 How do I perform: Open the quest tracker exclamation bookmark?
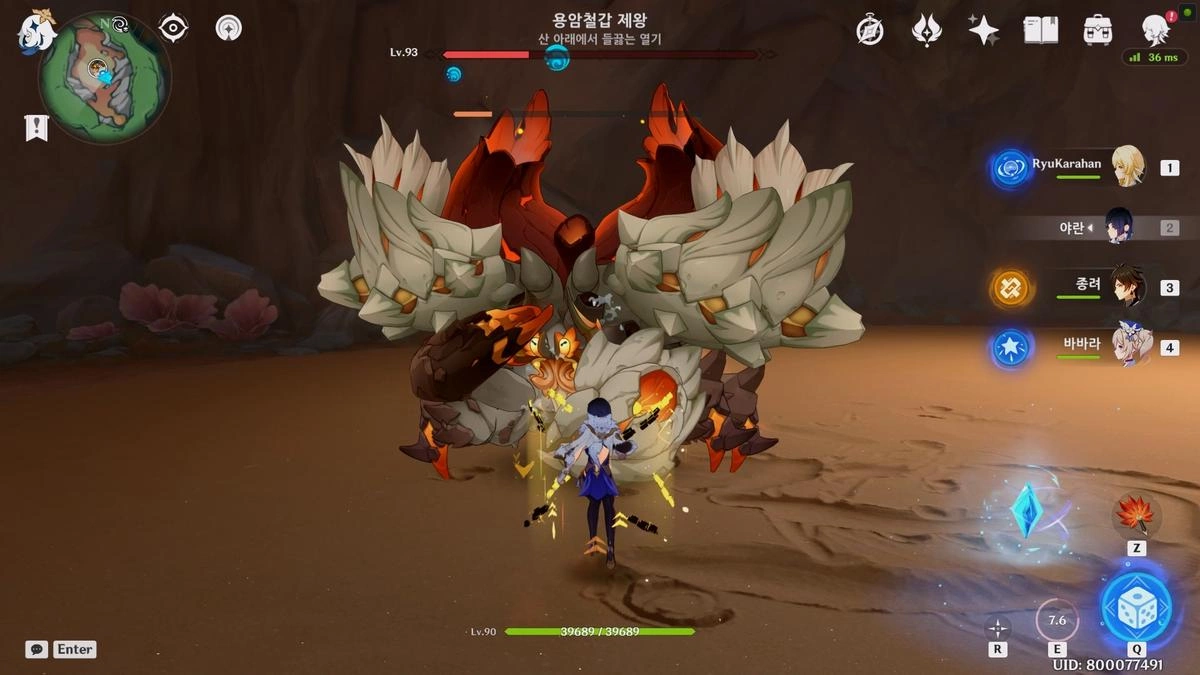pos(37,128)
